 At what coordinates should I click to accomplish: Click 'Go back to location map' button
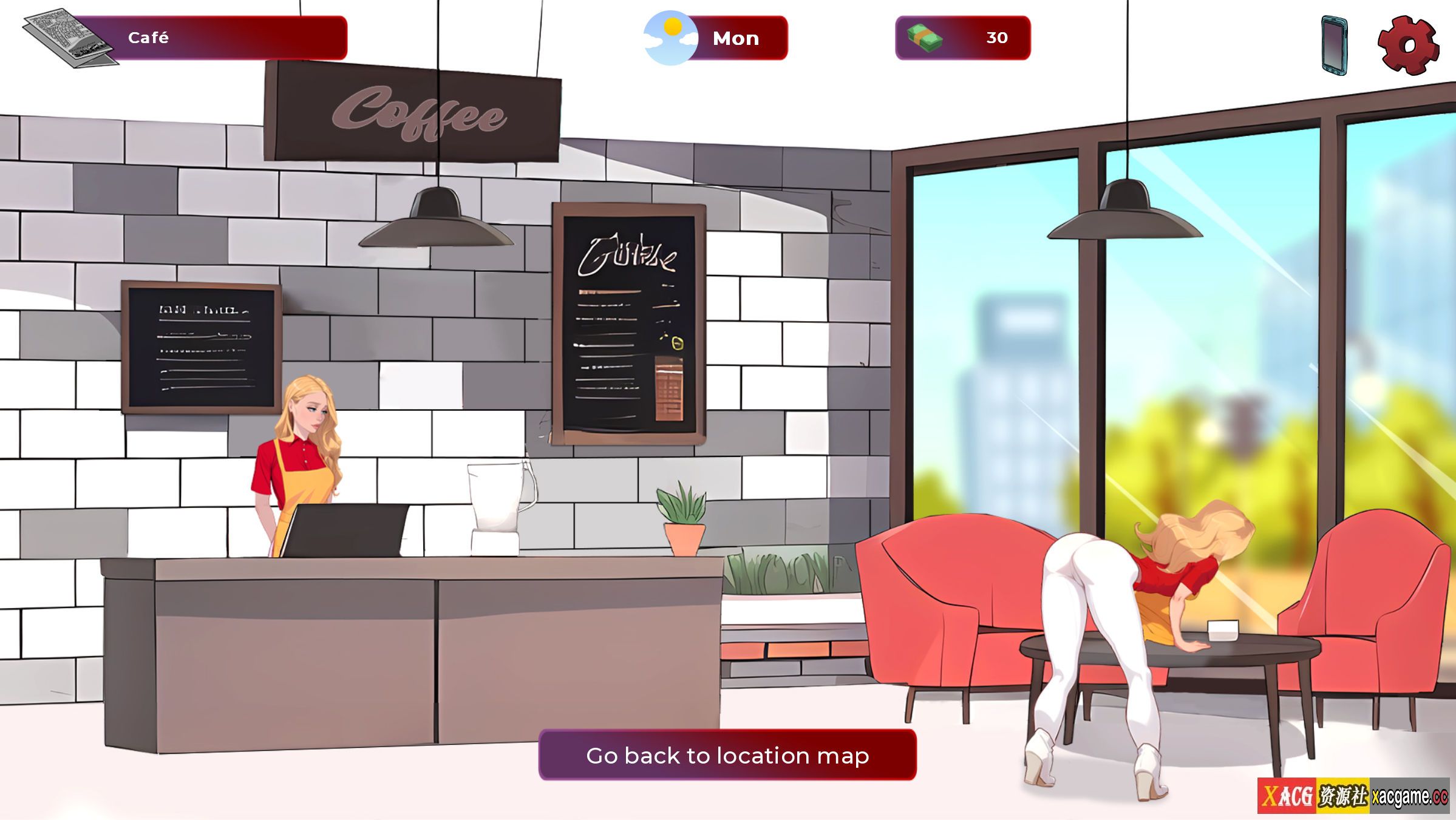pos(727,755)
